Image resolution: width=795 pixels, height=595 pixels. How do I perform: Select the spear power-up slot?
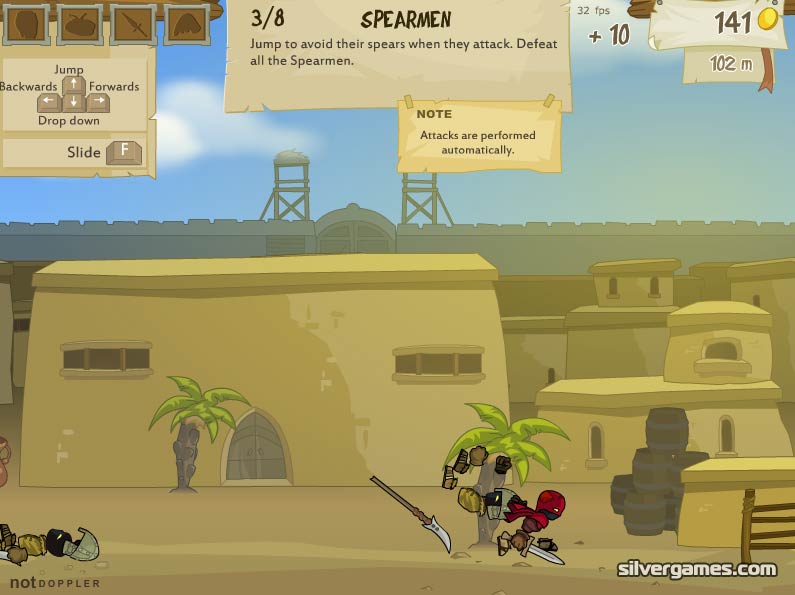click(x=133, y=24)
